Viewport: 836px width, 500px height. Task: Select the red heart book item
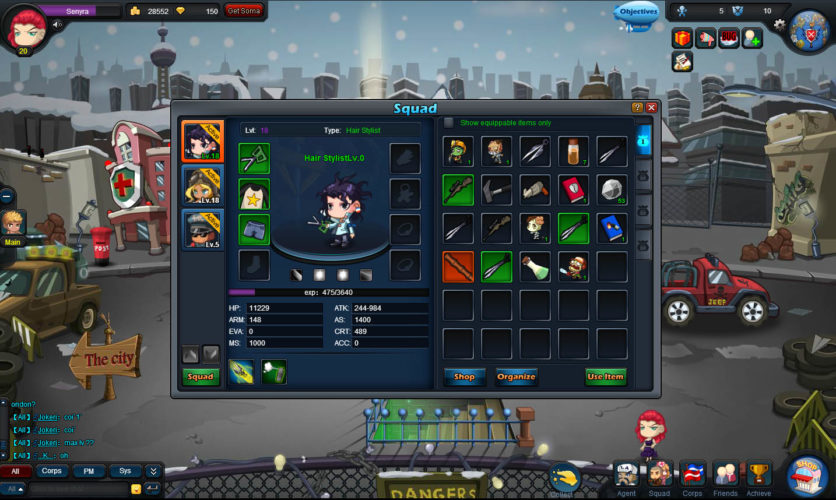click(x=573, y=189)
